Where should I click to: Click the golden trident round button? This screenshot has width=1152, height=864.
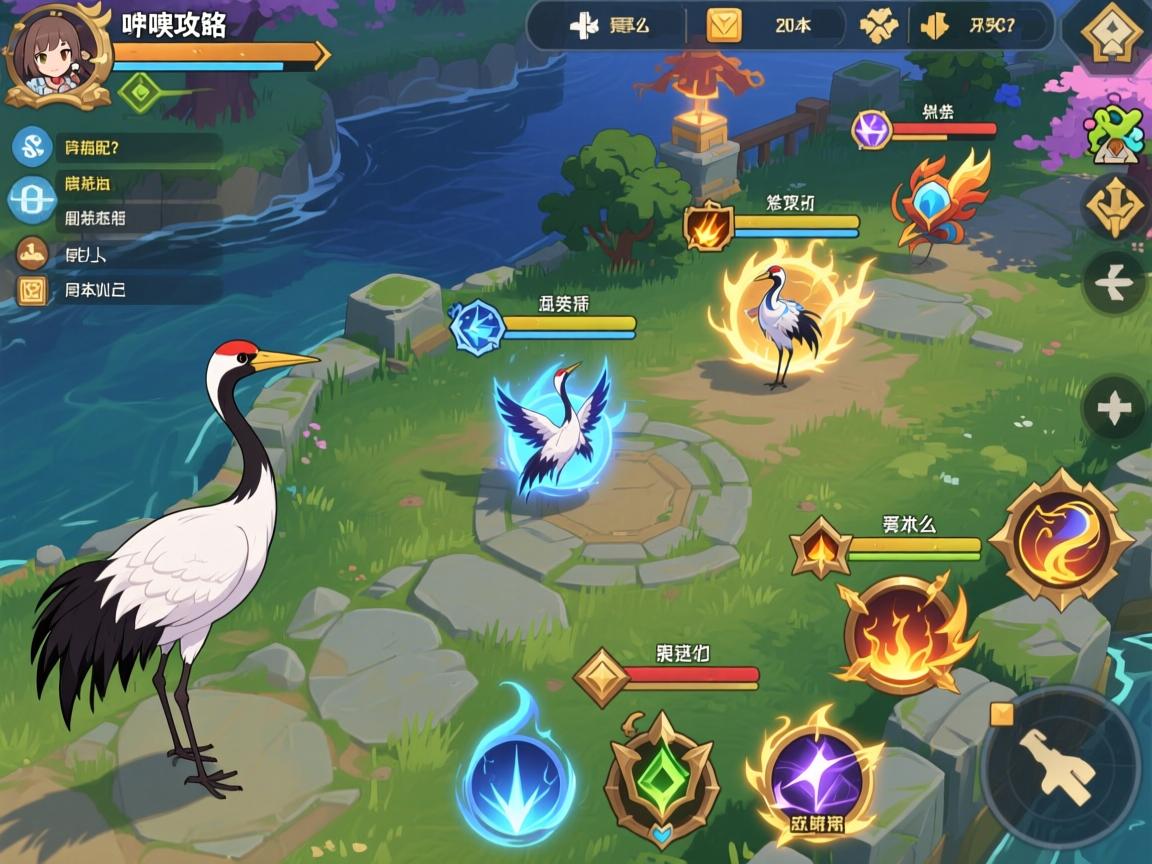pyautogui.click(x=1114, y=207)
